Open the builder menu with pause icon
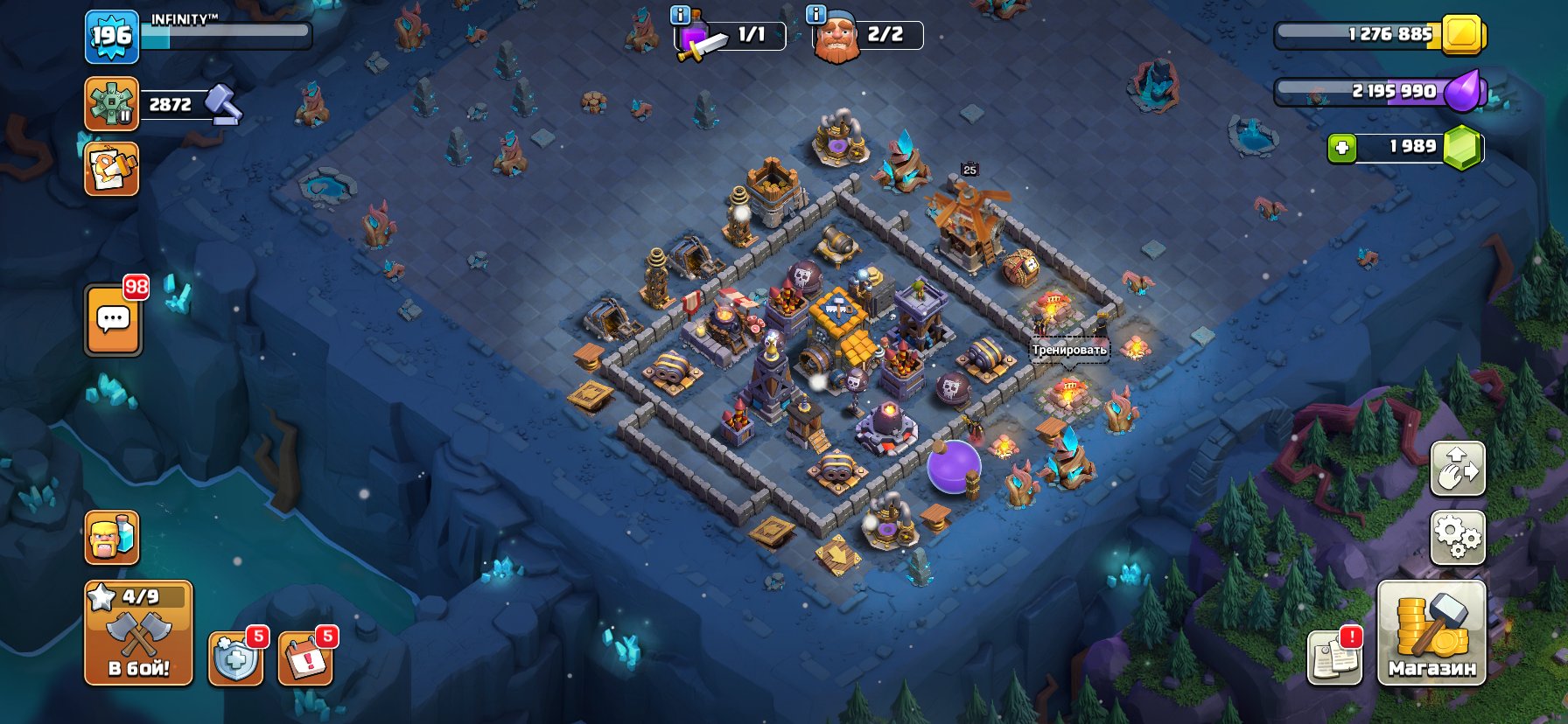Image resolution: width=1568 pixels, height=724 pixels. coord(111,104)
